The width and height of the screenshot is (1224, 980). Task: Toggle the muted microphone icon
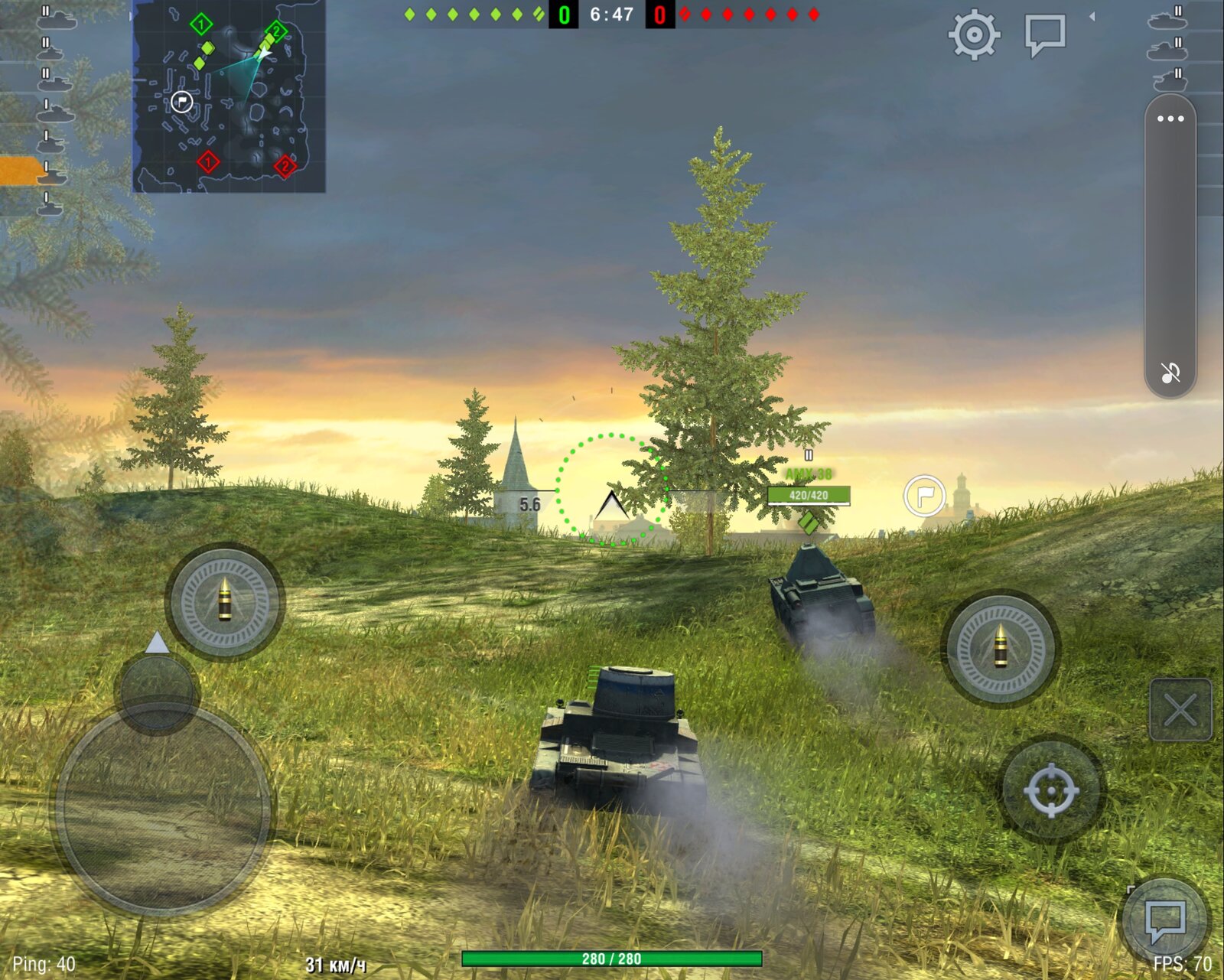pyautogui.click(x=1170, y=373)
